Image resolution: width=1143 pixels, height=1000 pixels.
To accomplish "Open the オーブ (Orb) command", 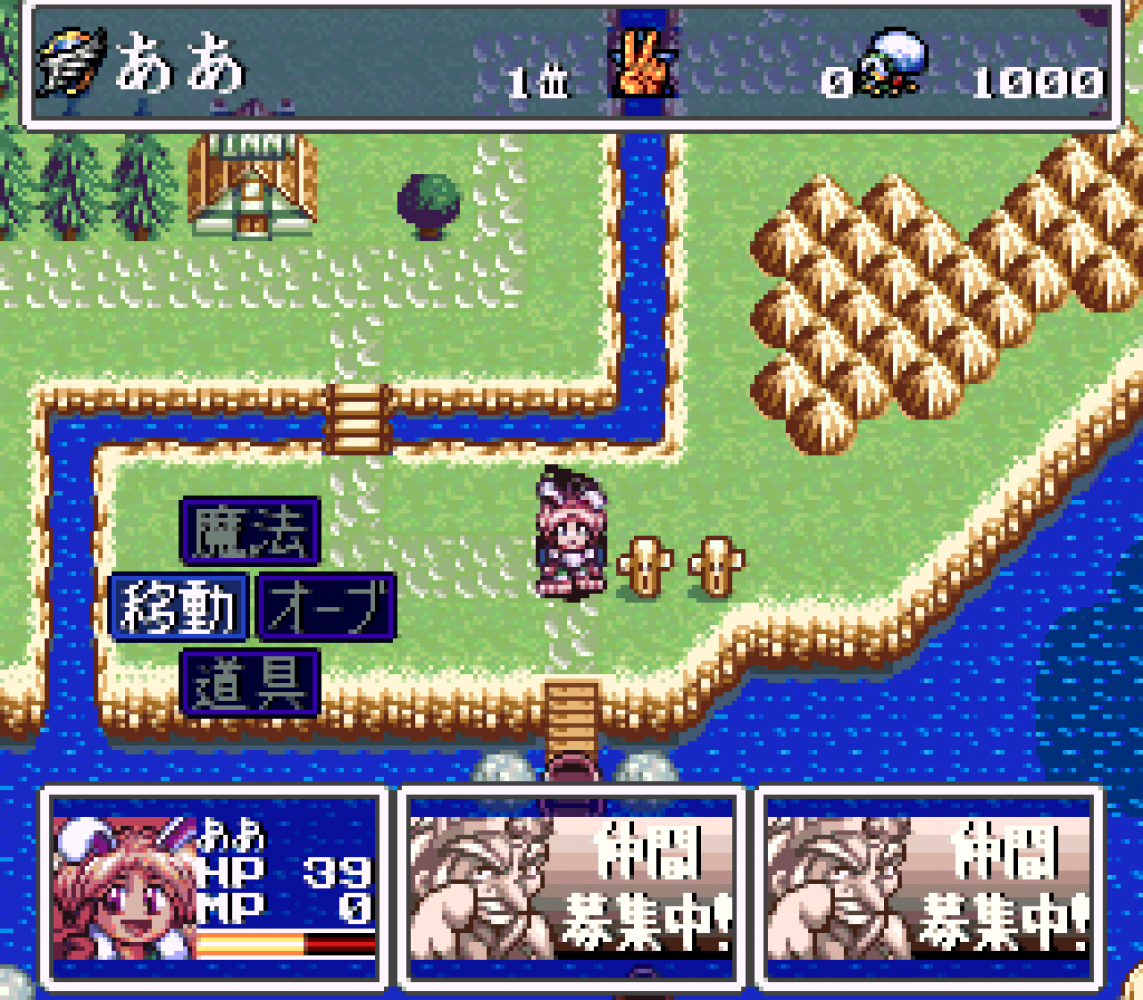I will (327, 607).
